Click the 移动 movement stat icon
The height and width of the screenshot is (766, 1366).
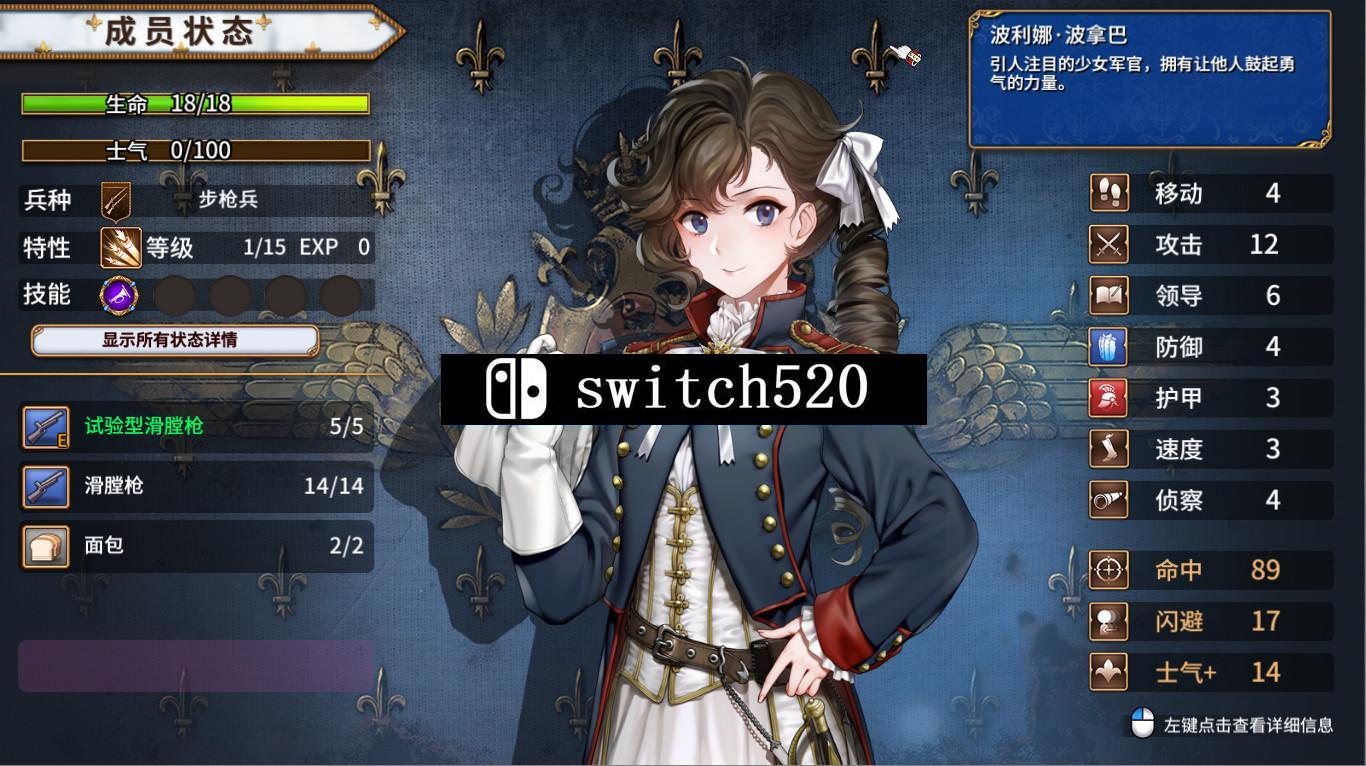point(1108,193)
